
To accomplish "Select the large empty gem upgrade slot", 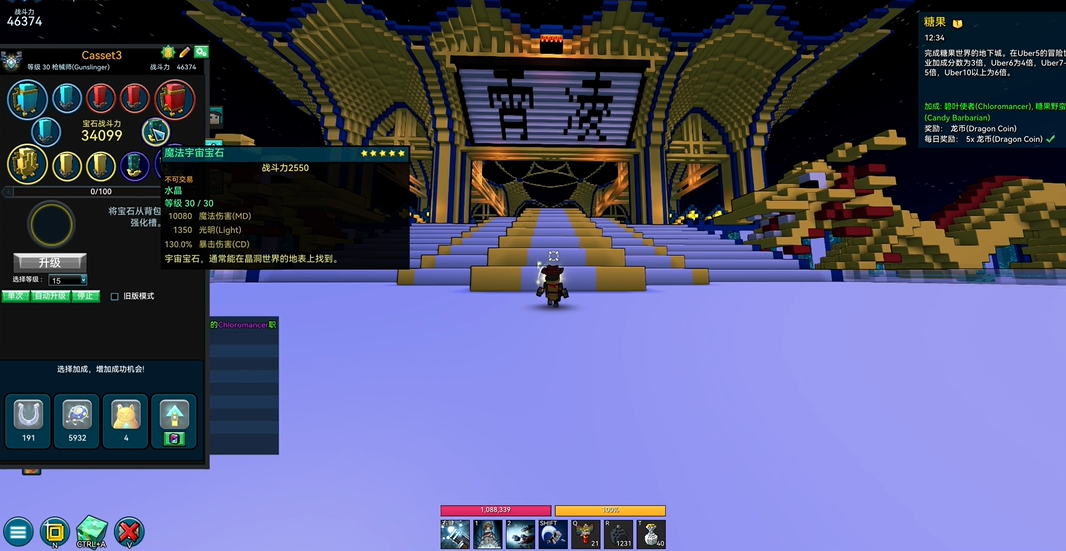I will point(52,225).
